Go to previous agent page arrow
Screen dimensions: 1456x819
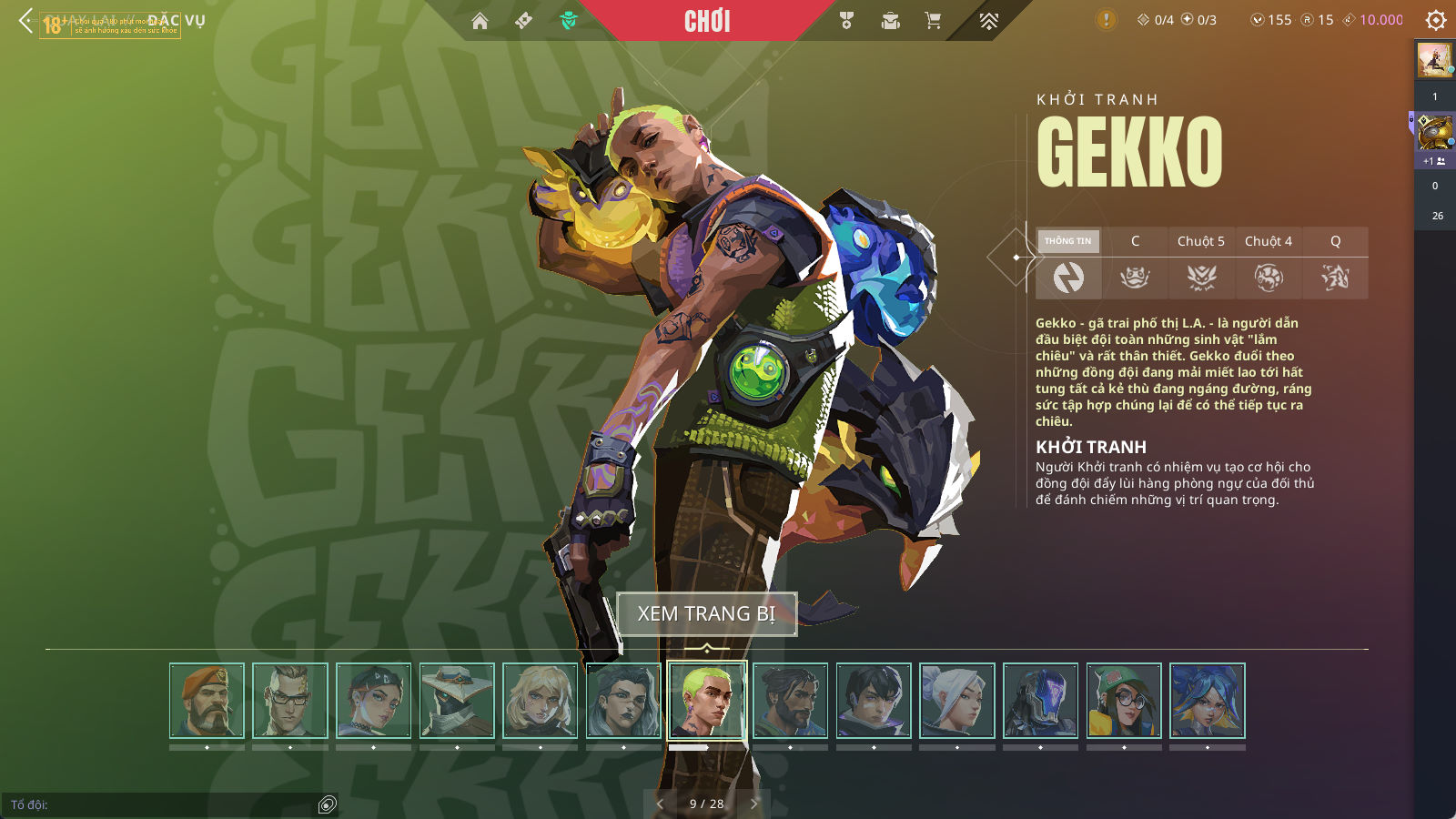pos(660,804)
